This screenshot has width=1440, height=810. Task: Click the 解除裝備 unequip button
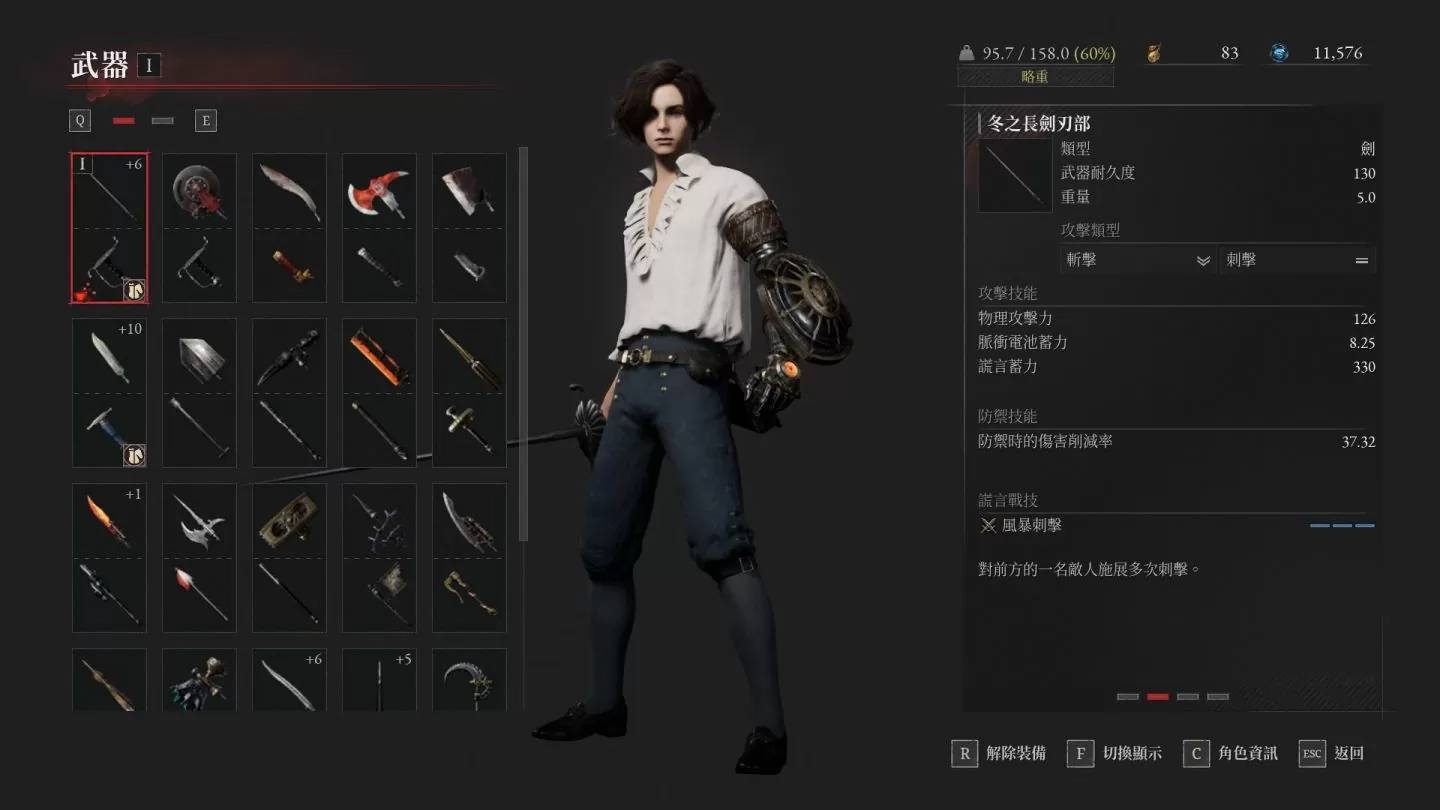tap(1001, 753)
